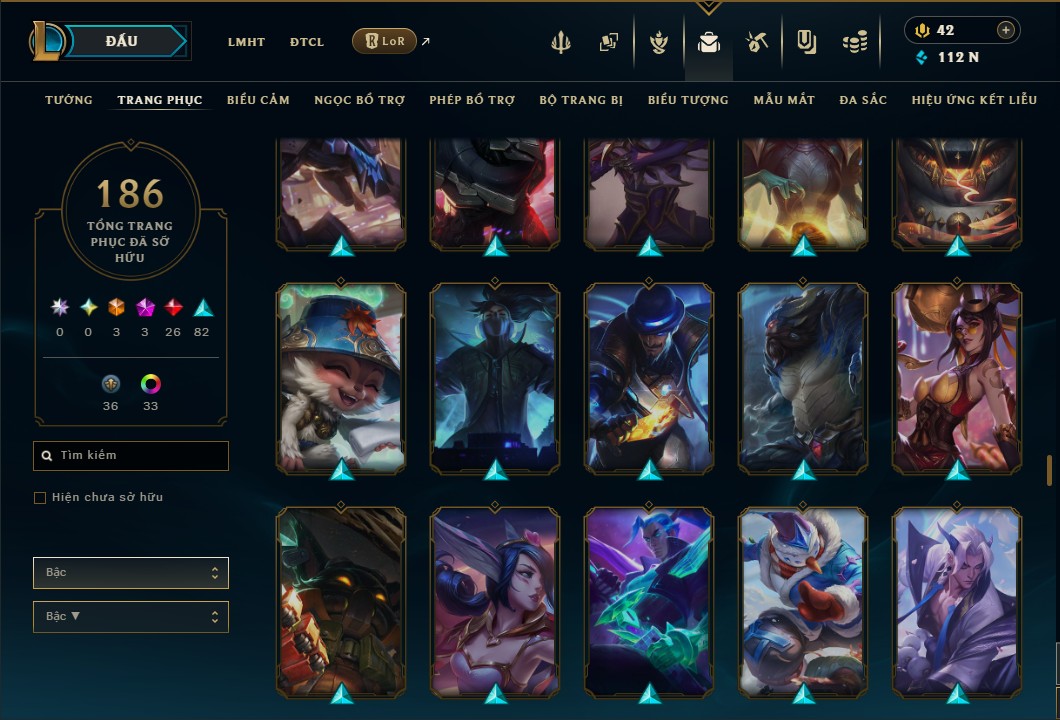Open the trident Clash icon
Image resolution: width=1060 pixels, height=720 pixels.
562,42
